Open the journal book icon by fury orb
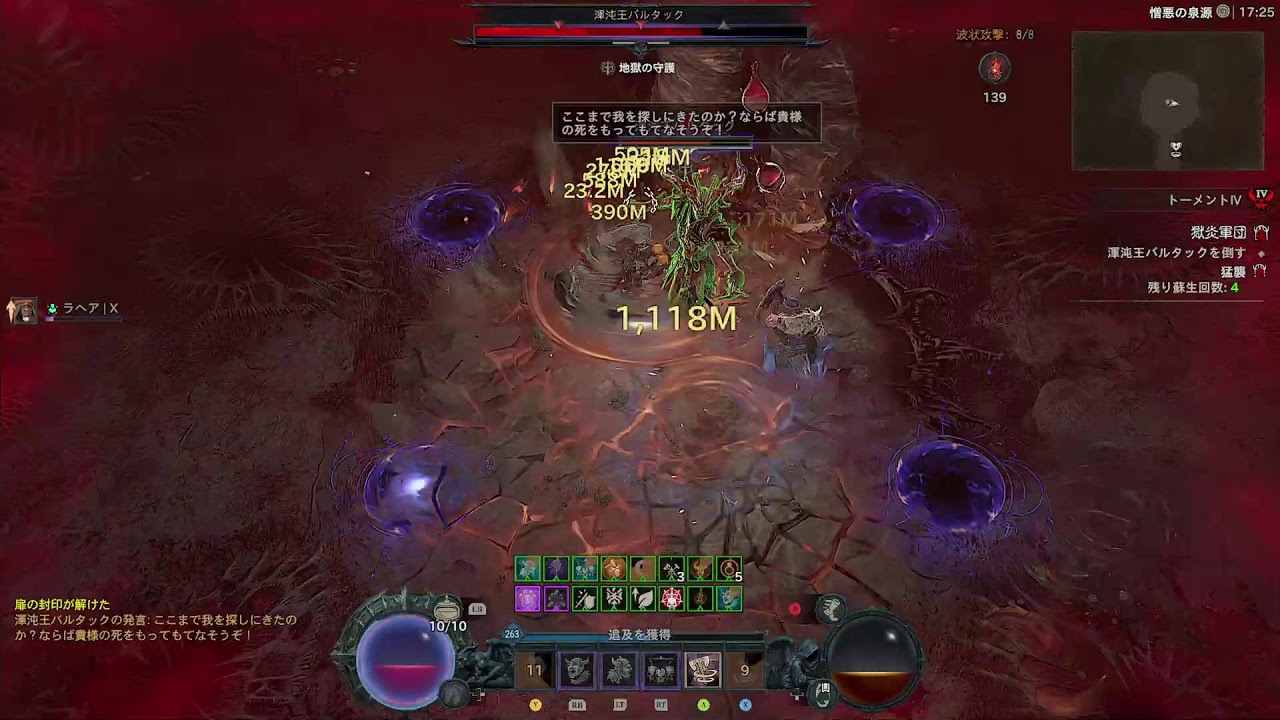The image size is (1280, 720). pyautogui.click(x=820, y=690)
